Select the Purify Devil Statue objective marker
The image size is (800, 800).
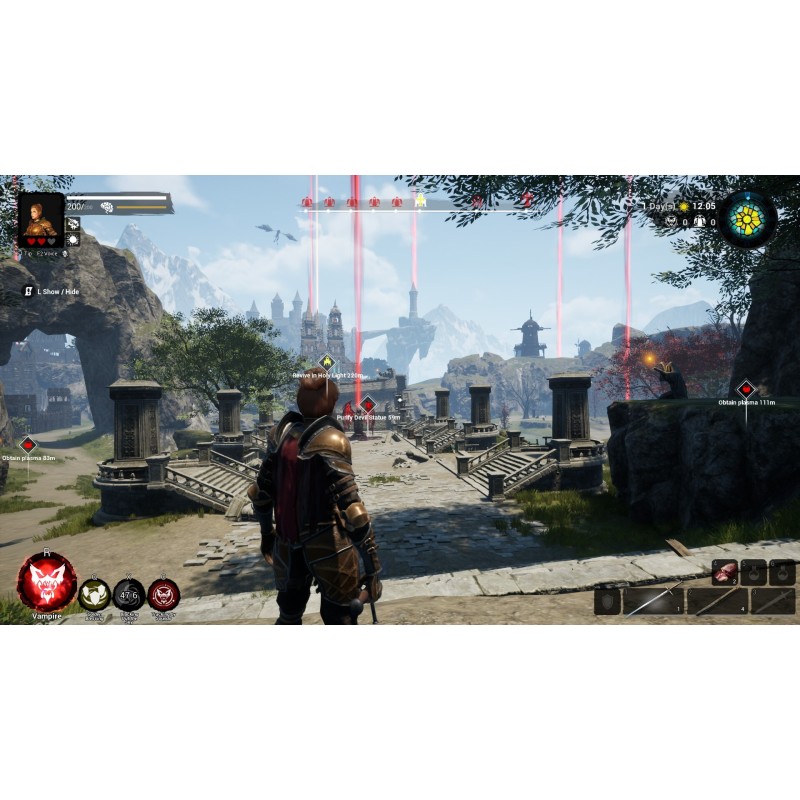367,405
